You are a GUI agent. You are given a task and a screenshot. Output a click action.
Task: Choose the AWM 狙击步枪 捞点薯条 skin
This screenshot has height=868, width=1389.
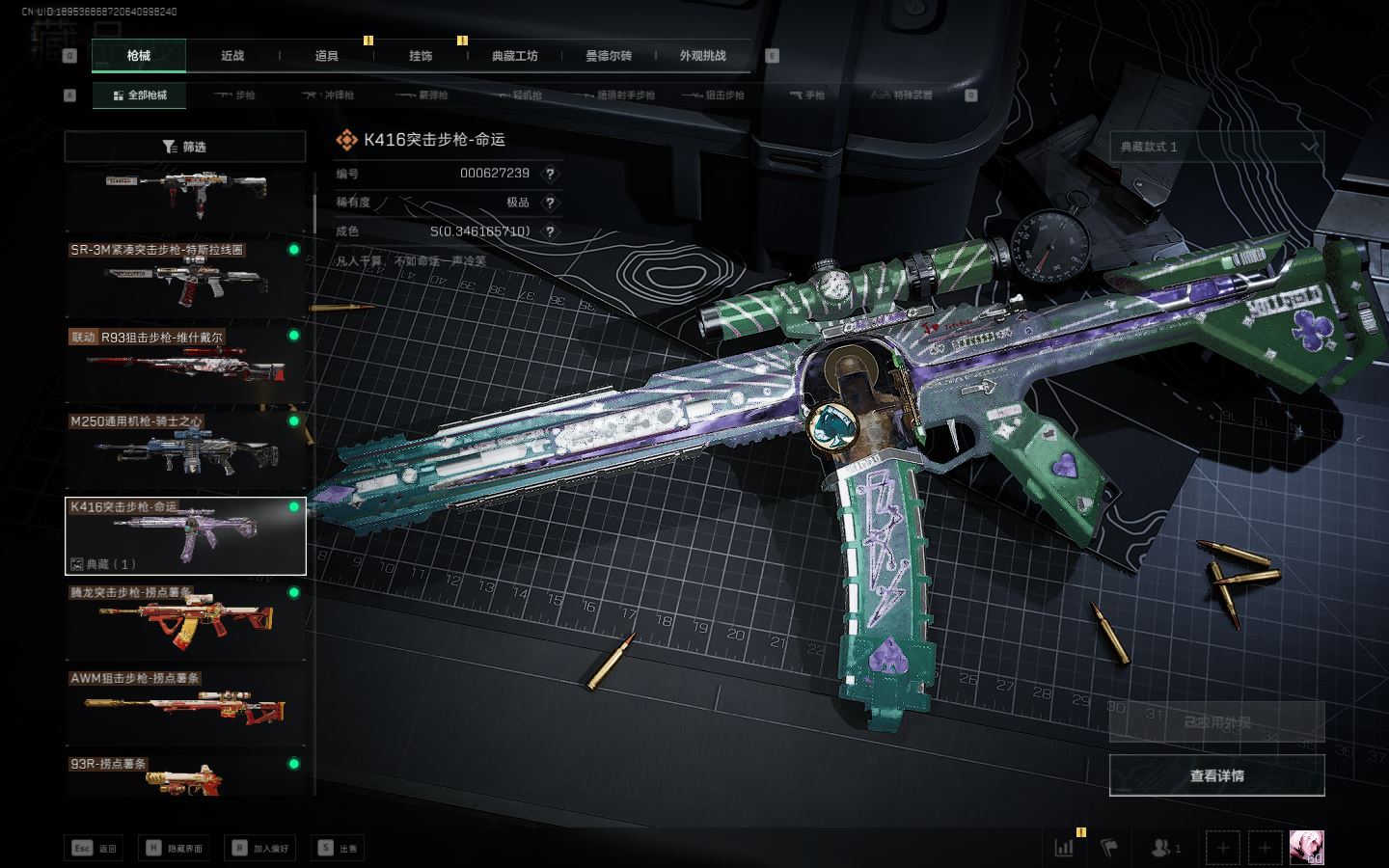(184, 705)
